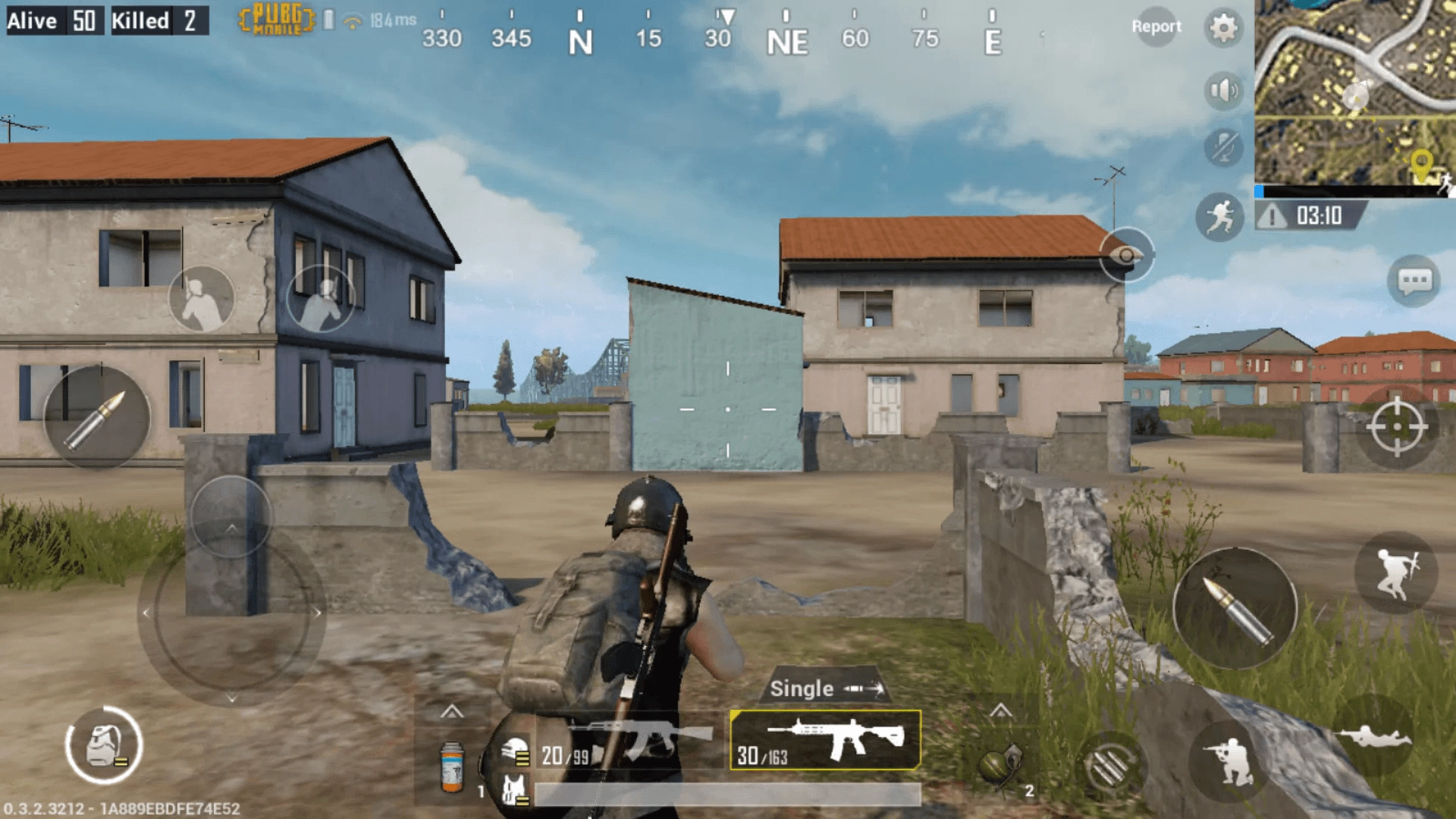Open the settings gear menu
This screenshot has height=819, width=1456.
1222,27
